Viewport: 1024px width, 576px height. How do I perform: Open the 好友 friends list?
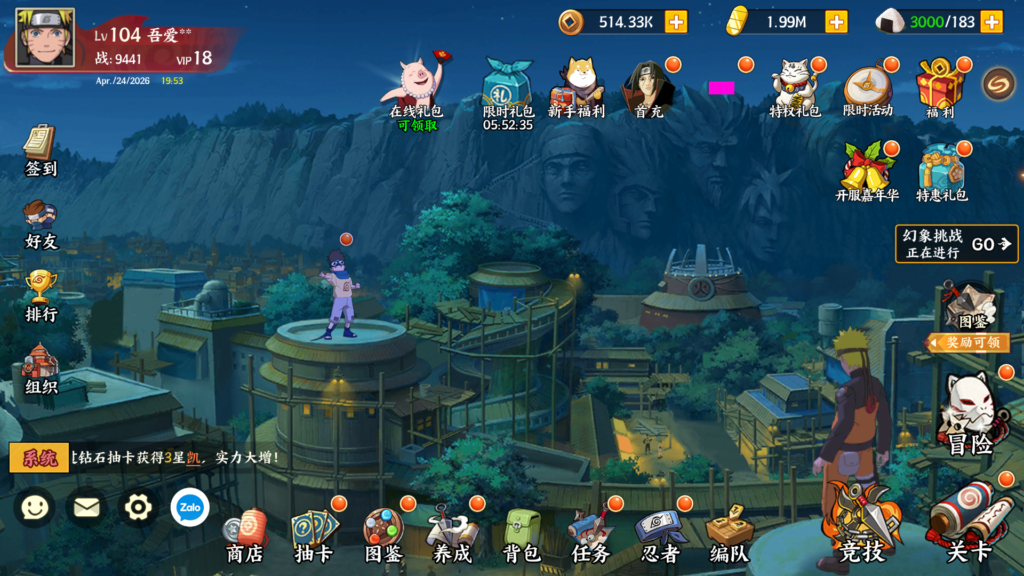40,224
